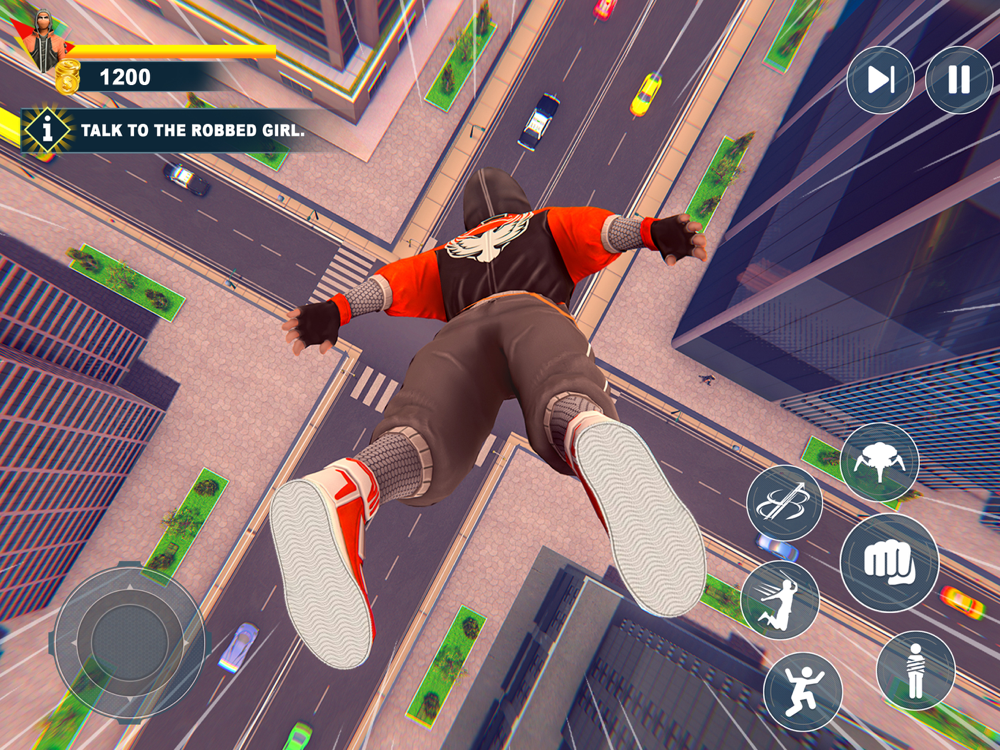Throw a punch with the fist button
Screen dimensions: 1000x750
coord(889,563)
